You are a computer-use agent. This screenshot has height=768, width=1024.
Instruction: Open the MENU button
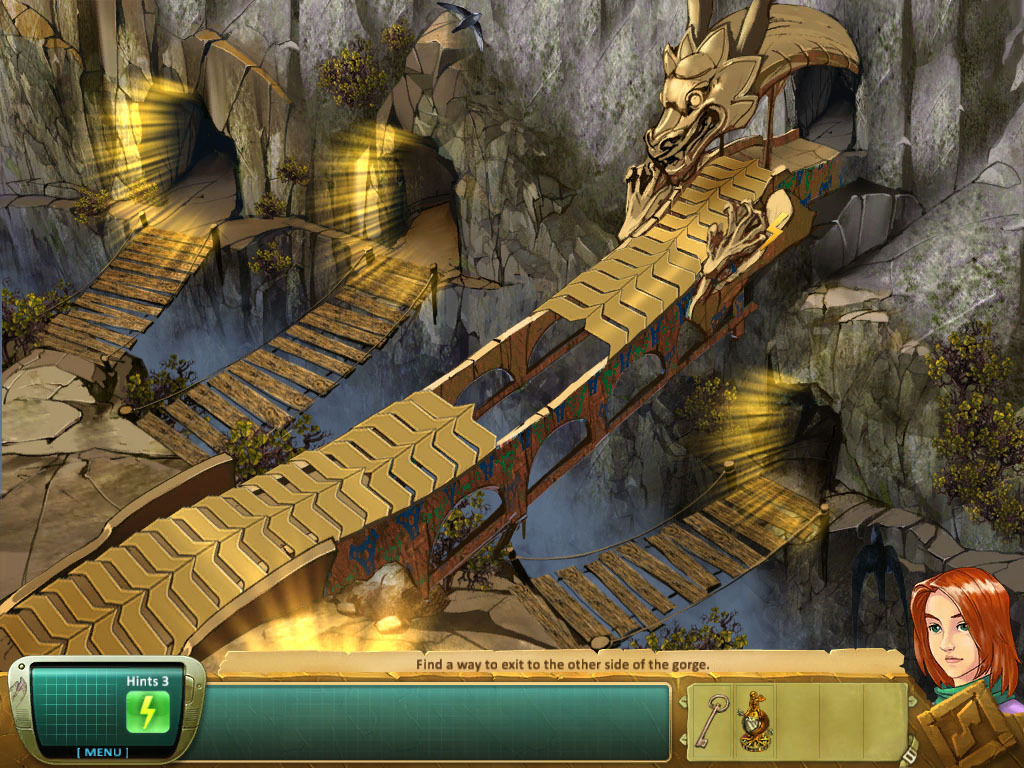tap(105, 752)
